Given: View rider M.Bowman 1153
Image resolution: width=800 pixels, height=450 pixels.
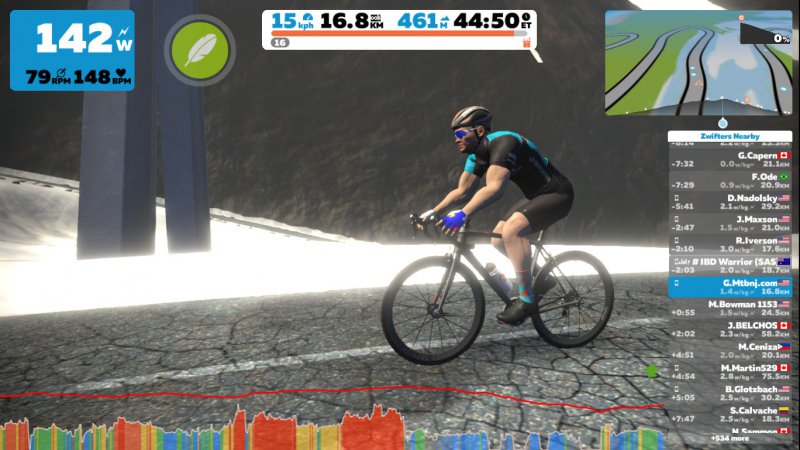Looking at the screenshot, I should pyautogui.click(x=730, y=308).
